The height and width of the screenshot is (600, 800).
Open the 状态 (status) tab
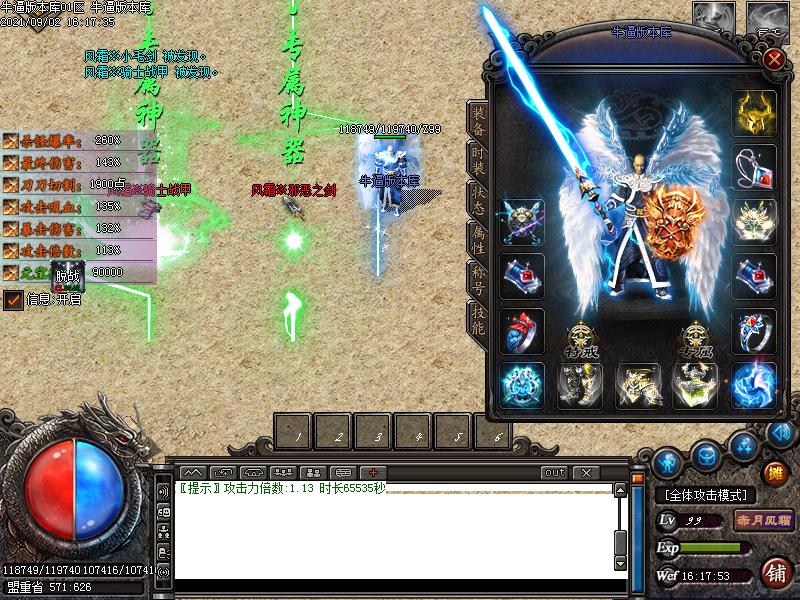tap(478, 201)
